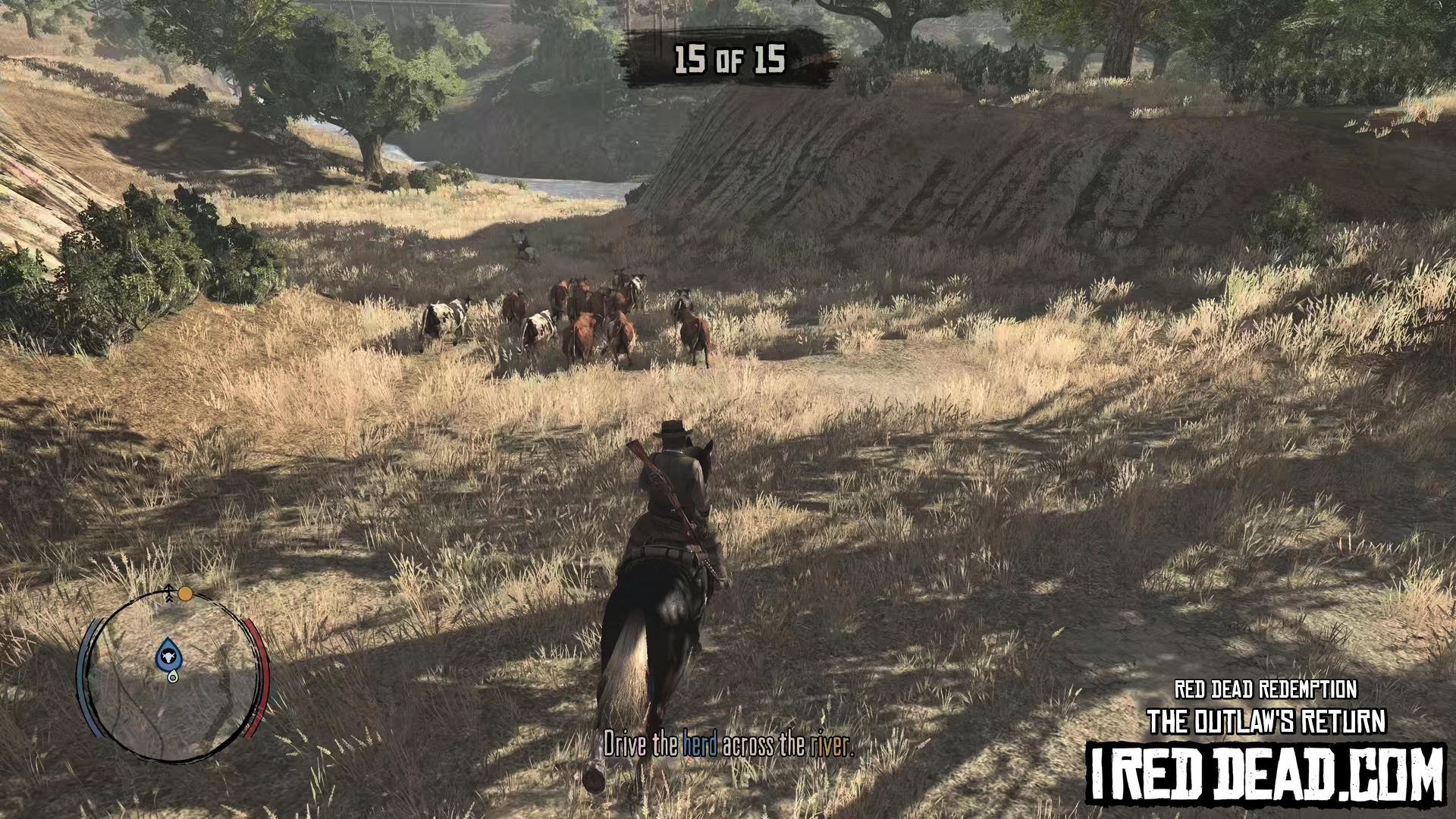Click the orange objective dot on minimap rim

[185, 594]
